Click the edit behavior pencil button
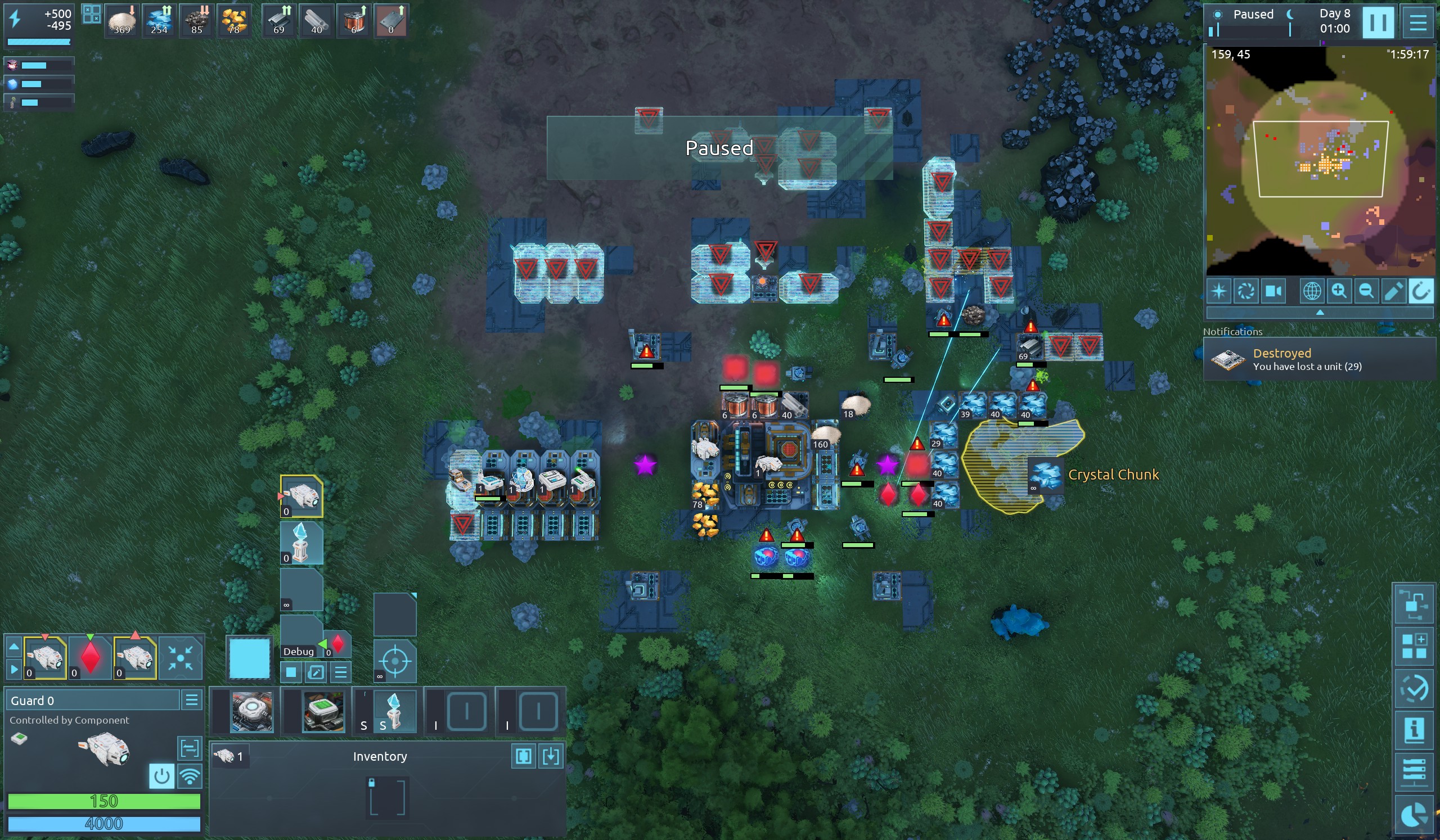The image size is (1440, 840). click(x=316, y=672)
